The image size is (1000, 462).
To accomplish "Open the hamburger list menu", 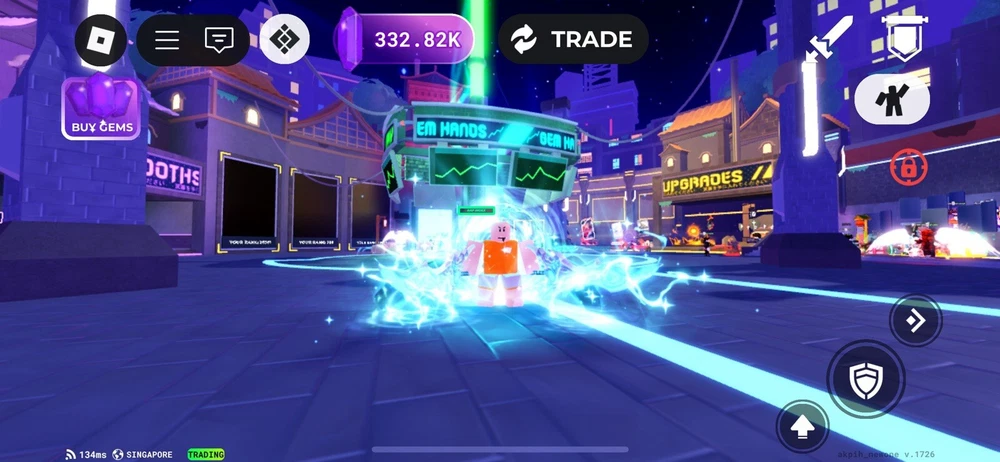I will (167, 40).
